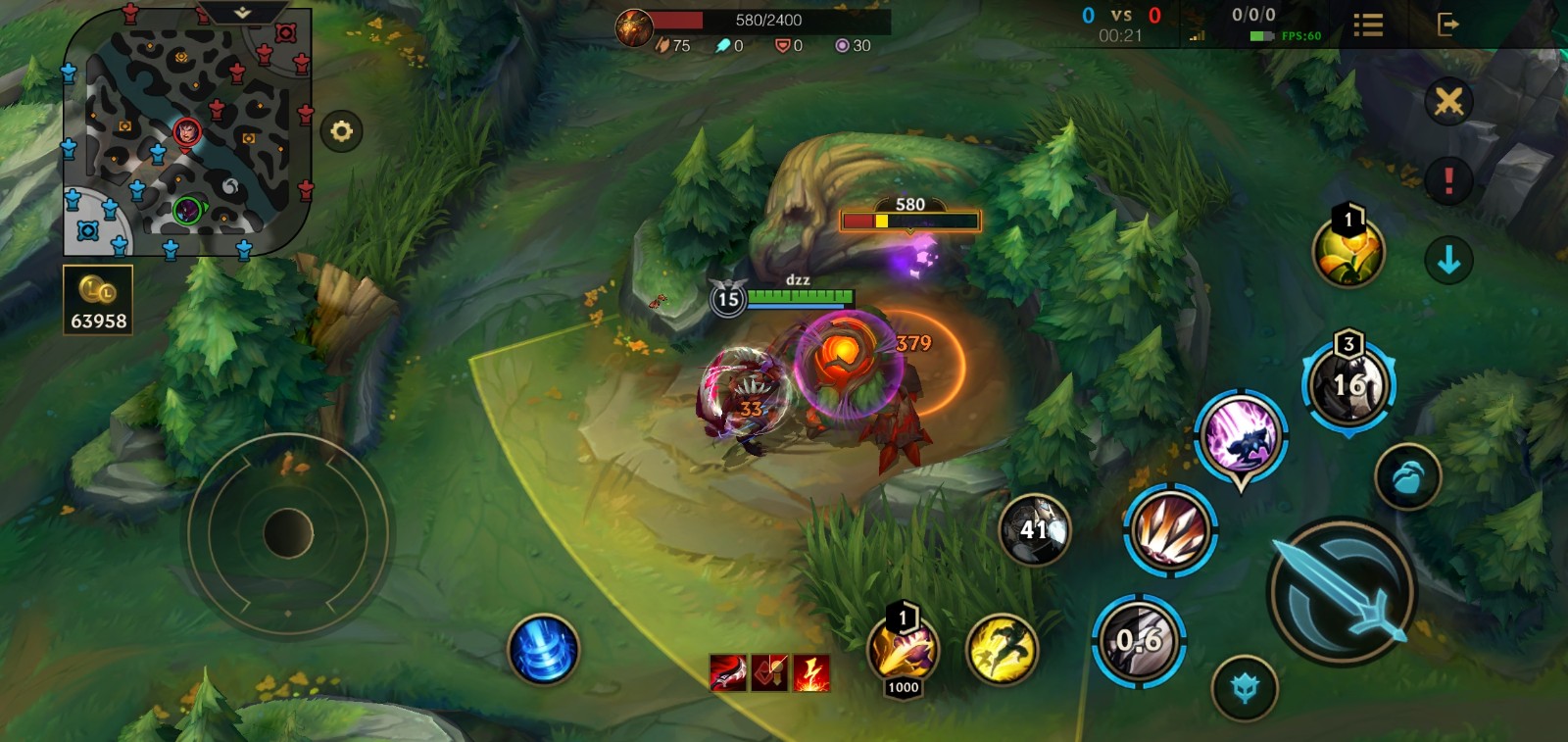Screen dimensions: 1568x742
Task: Tap the exit game icon
Action: (x=1447, y=25)
